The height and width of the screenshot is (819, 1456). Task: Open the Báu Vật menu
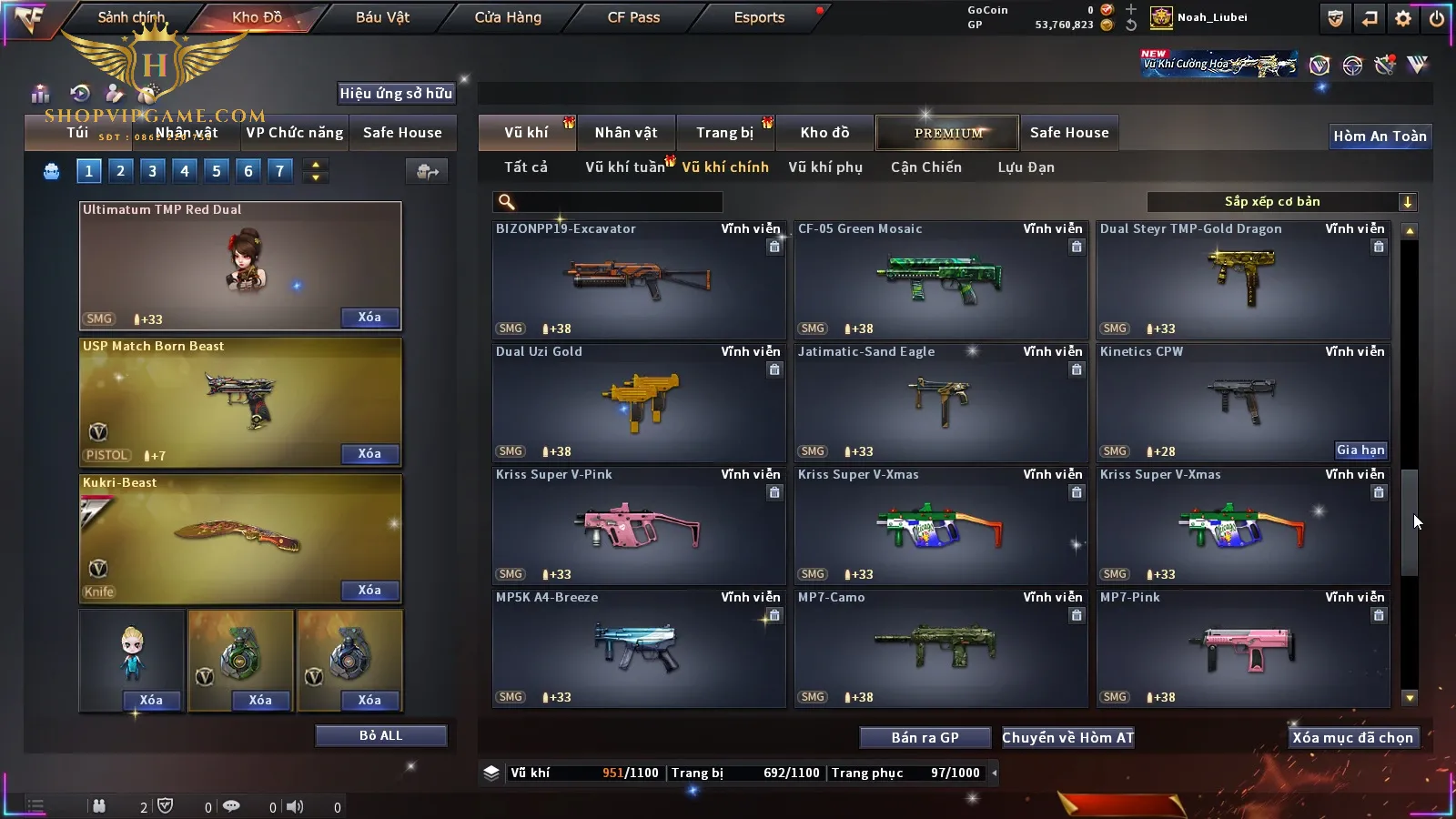pos(382,17)
